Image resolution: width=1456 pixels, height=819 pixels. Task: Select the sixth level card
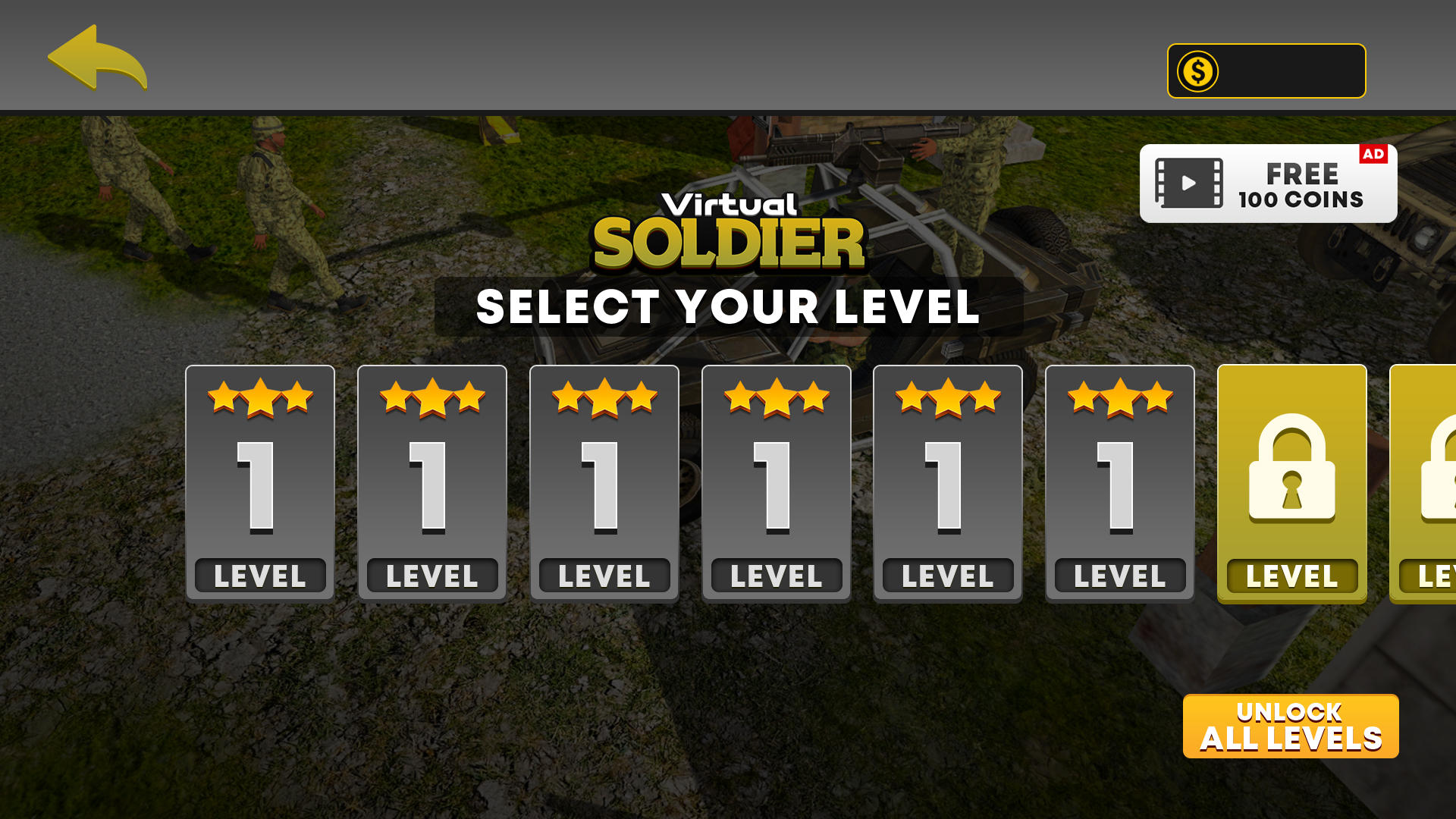pyautogui.click(x=1120, y=483)
